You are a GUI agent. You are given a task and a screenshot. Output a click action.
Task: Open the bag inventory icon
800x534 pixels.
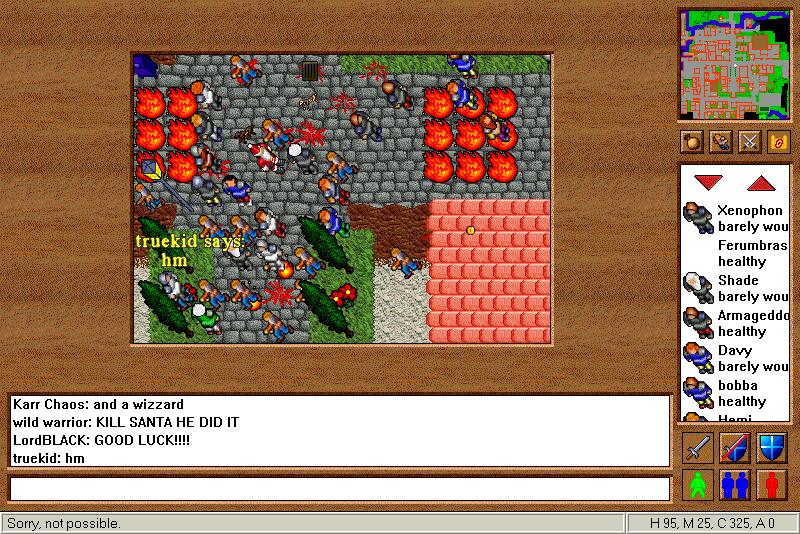click(x=691, y=142)
